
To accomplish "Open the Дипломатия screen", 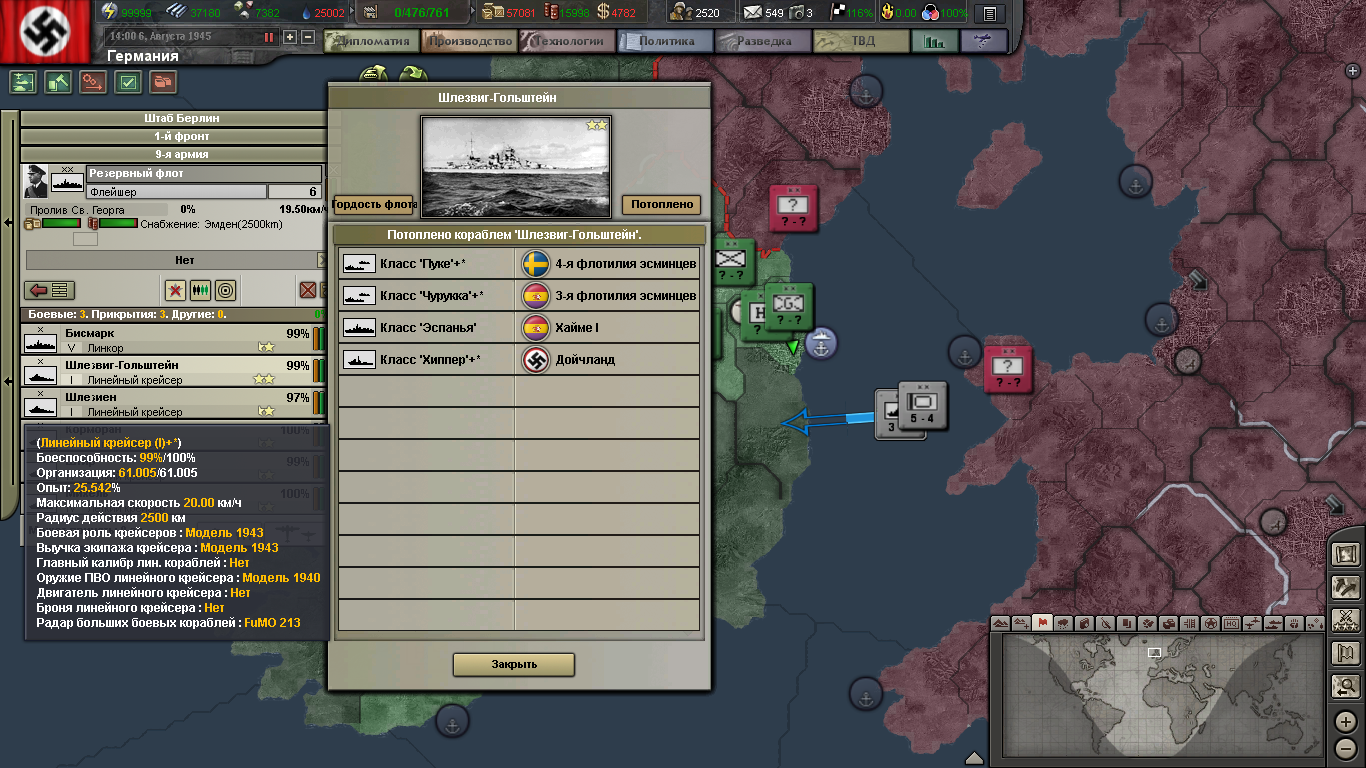I will (374, 41).
